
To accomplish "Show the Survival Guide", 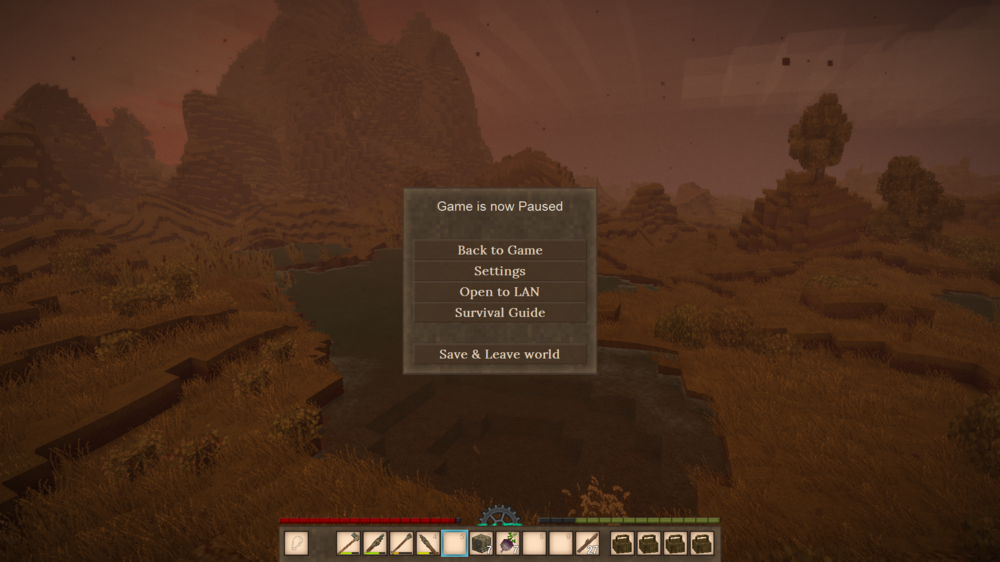I will (499, 313).
